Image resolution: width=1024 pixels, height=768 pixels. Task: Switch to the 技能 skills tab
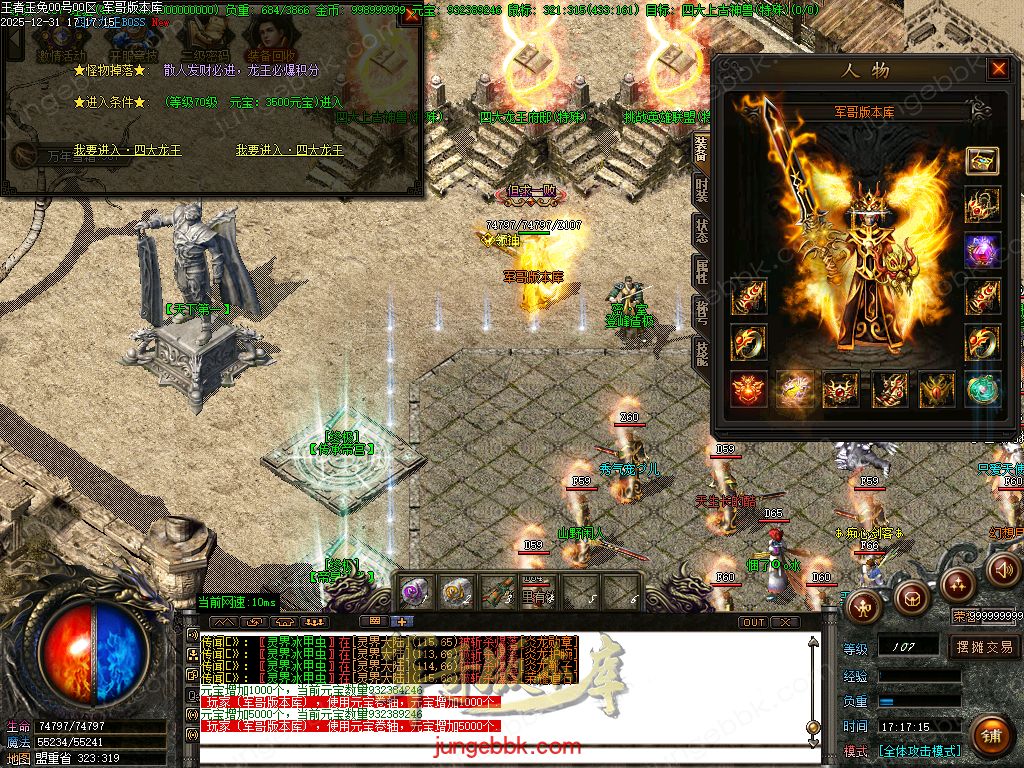point(701,351)
